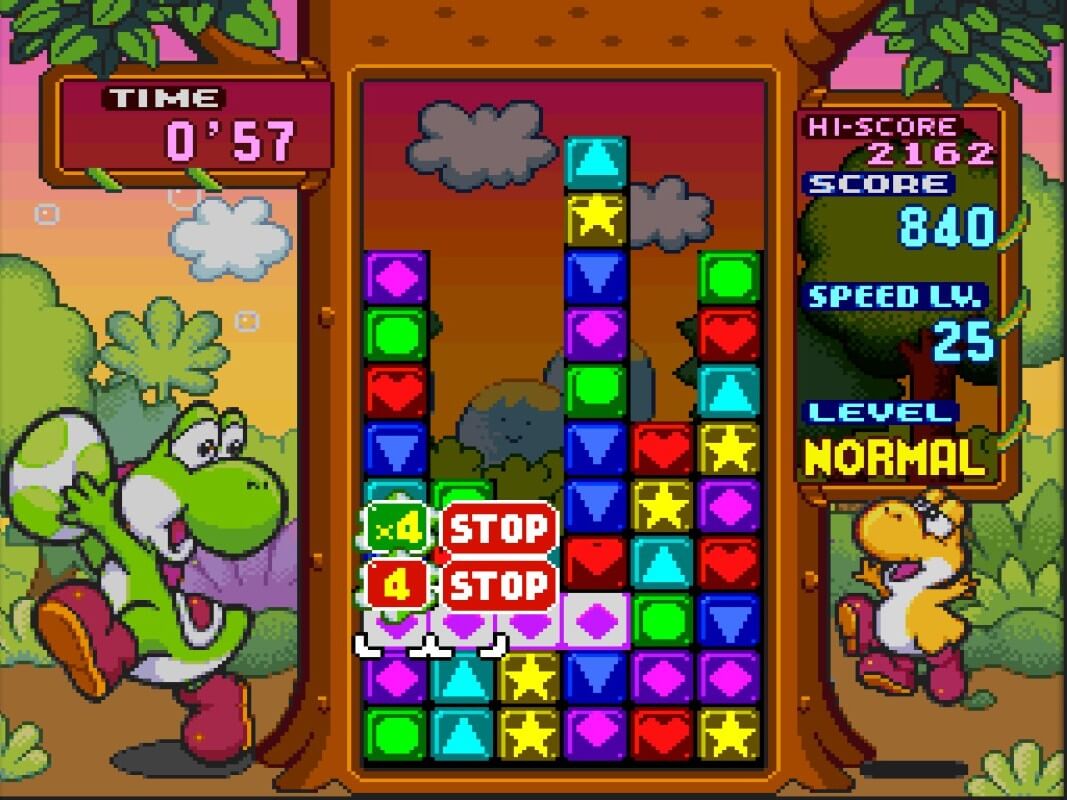Pick the purple diamond in the bottom row
Viewport: 1067px width, 800px height.
[596, 733]
